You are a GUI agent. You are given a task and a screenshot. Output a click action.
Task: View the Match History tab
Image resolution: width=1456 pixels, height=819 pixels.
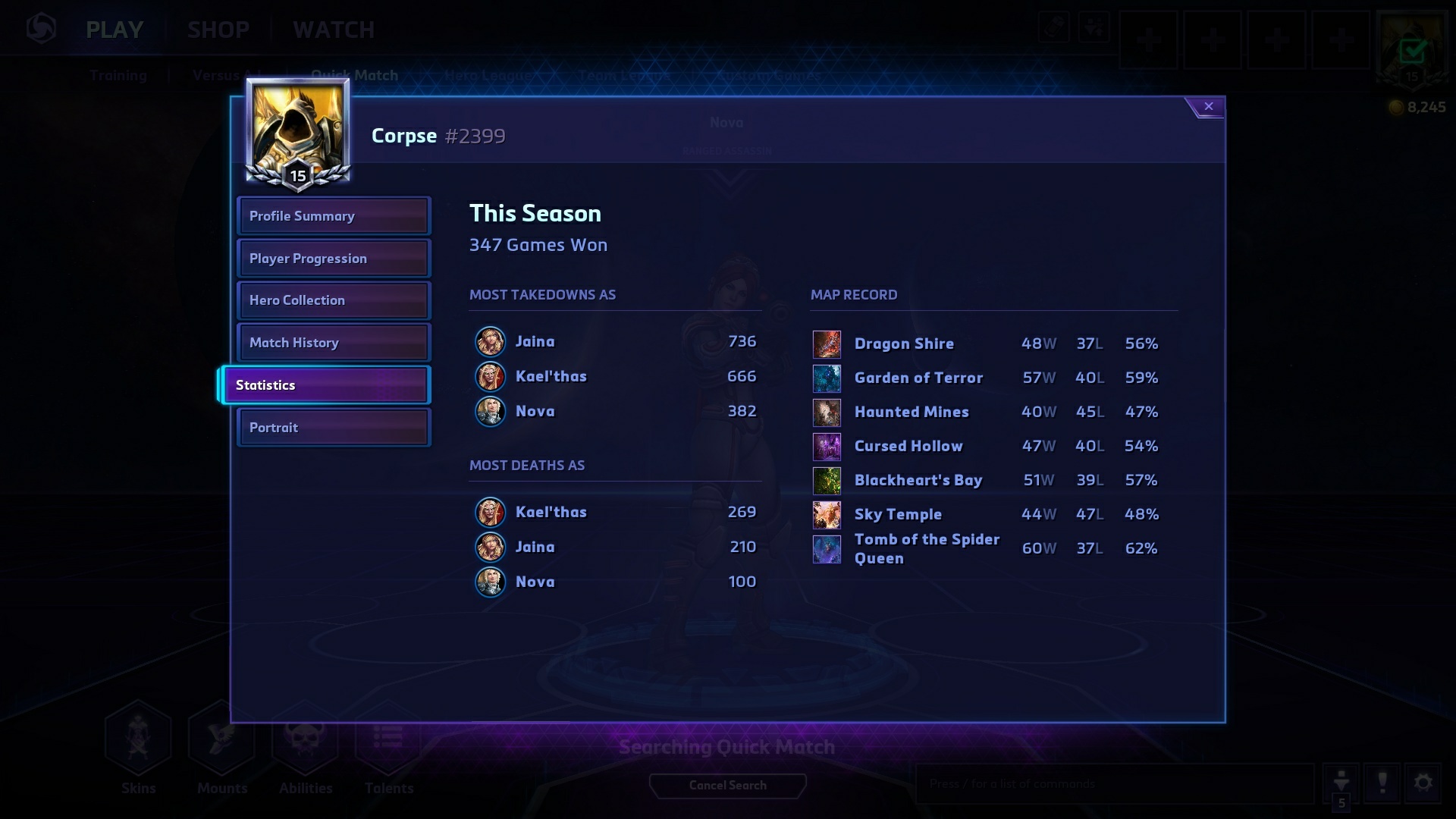(334, 343)
